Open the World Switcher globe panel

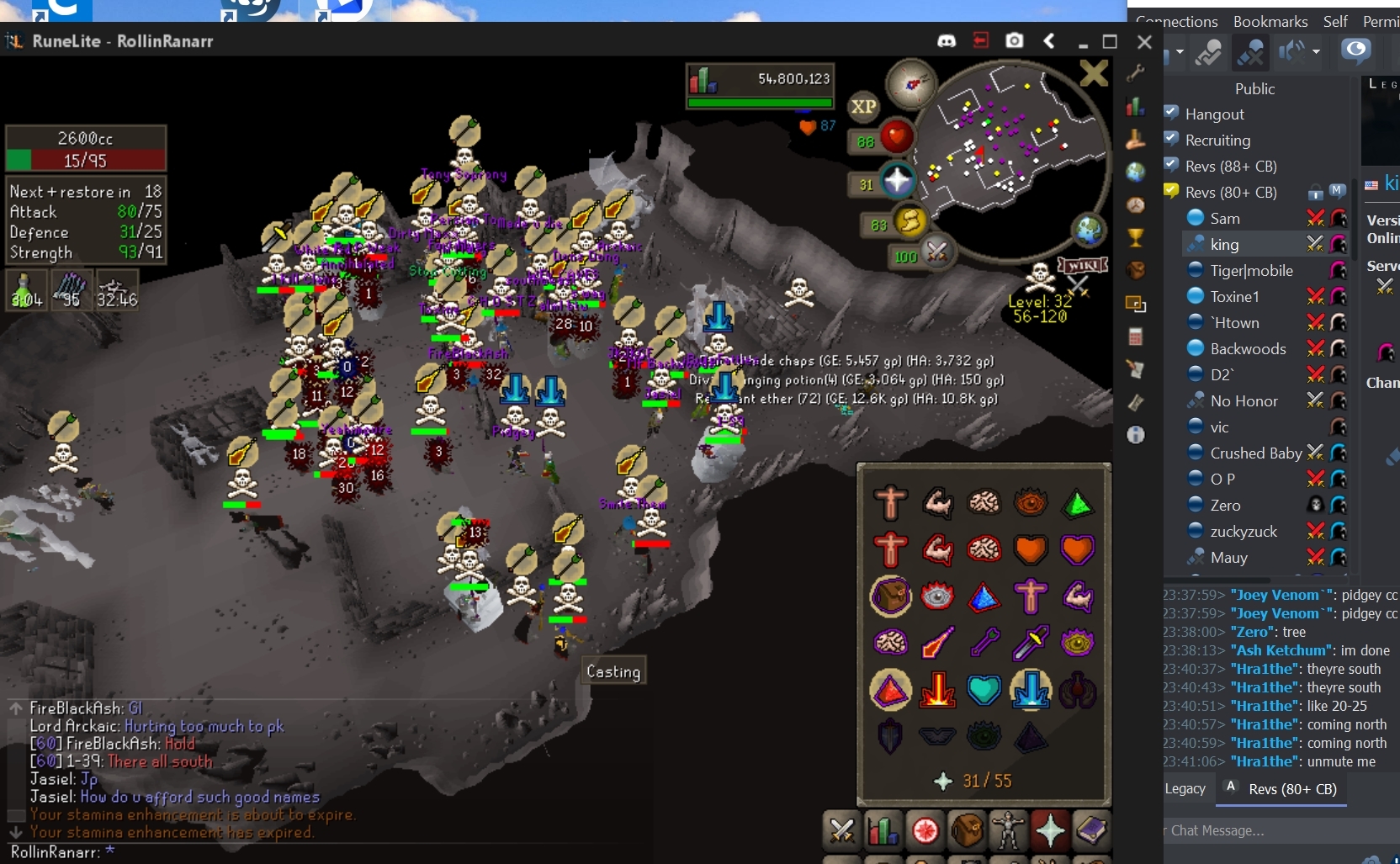click(x=1137, y=171)
